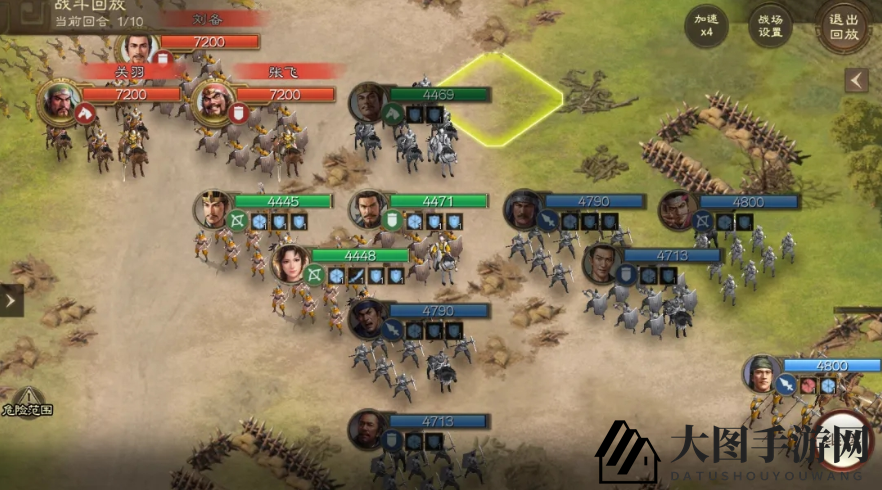This screenshot has width=882, height=490.
Task: Open 战场设置 battlefield settings
Action: pyautogui.click(x=770, y=25)
